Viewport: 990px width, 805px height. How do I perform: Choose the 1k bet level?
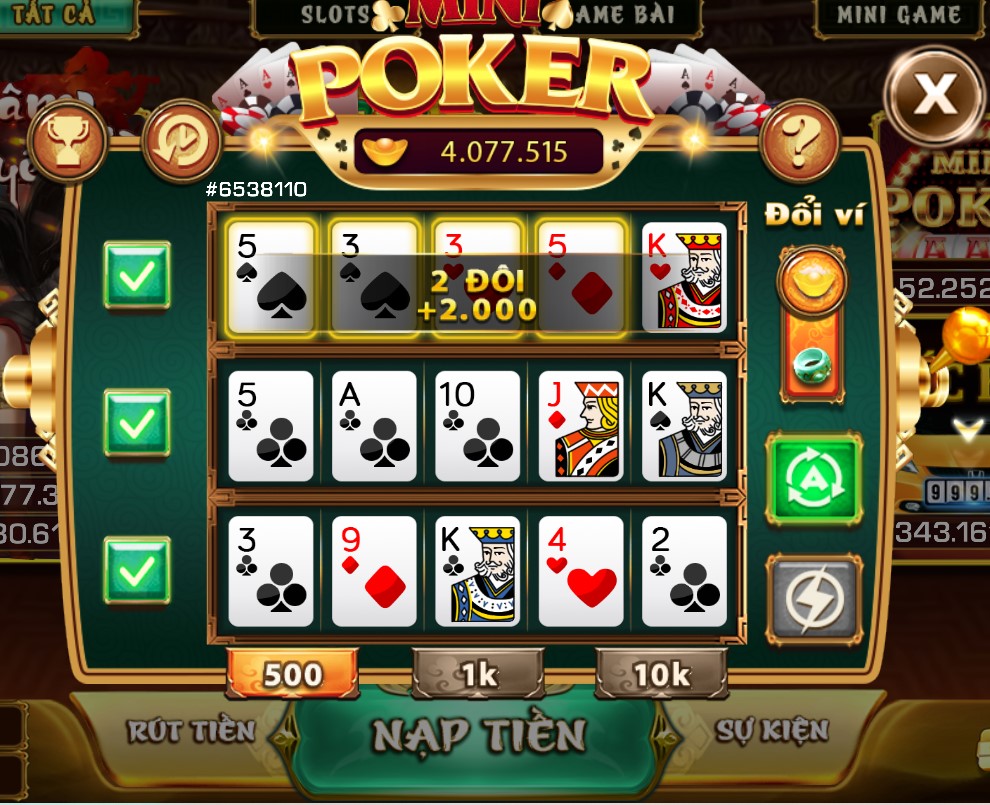point(478,674)
